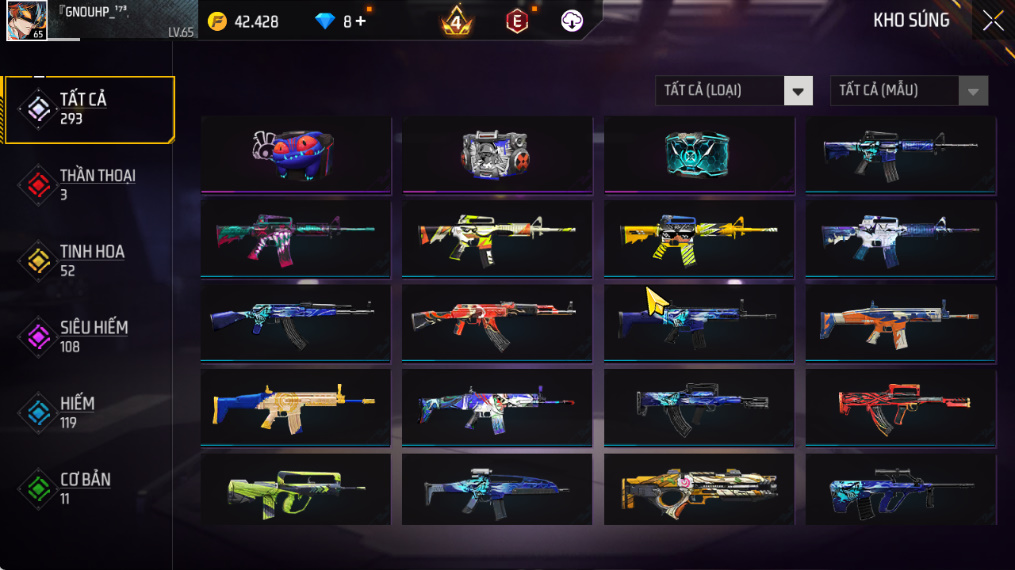Screen dimensions: 1015x570
Task: Open the Tinh Hoa rarity tab
Action: coord(90,260)
